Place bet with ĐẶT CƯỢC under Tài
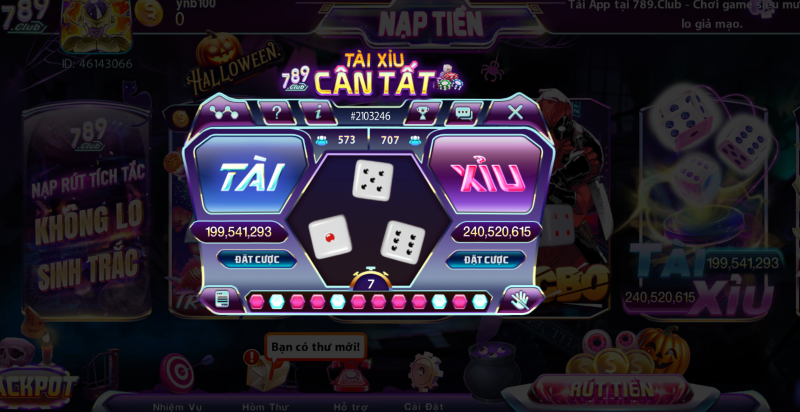The width and height of the screenshot is (800, 412). tap(257, 259)
